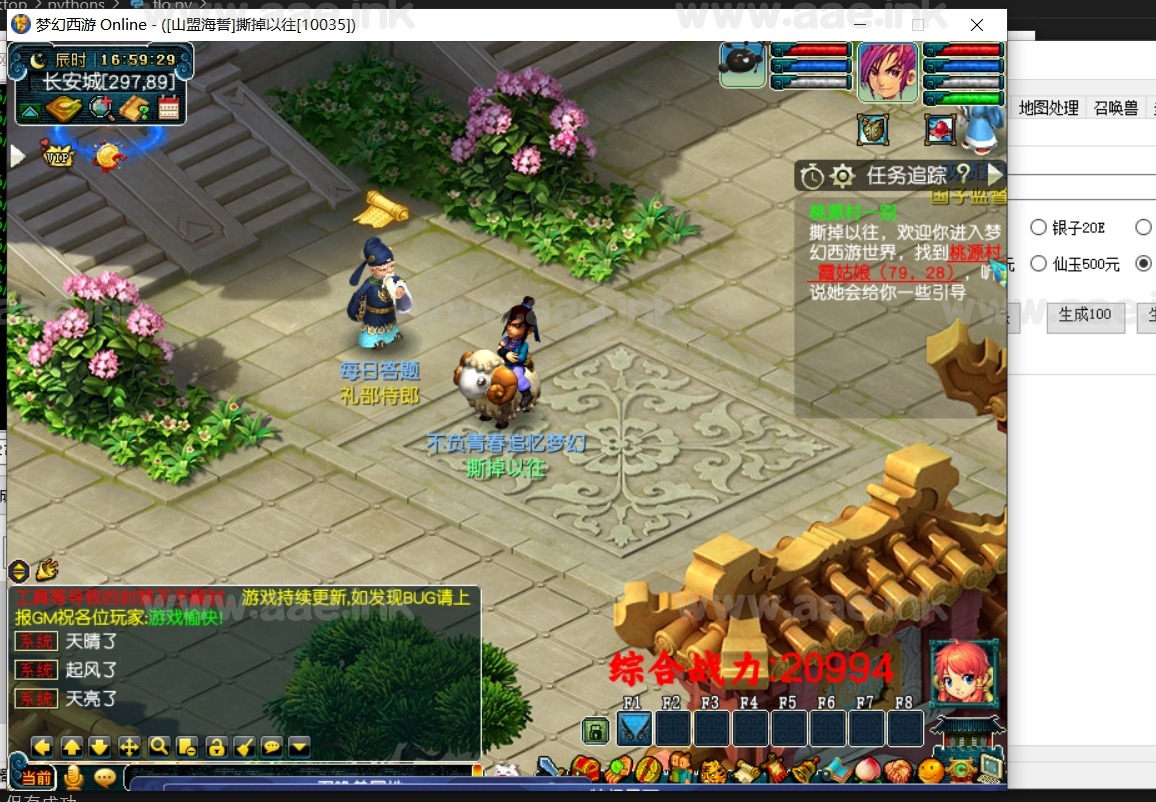The width and height of the screenshot is (1156, 802).
Task: Select the F1 winged skill slot
Action: pyautogui.click(x=635, y=728)
